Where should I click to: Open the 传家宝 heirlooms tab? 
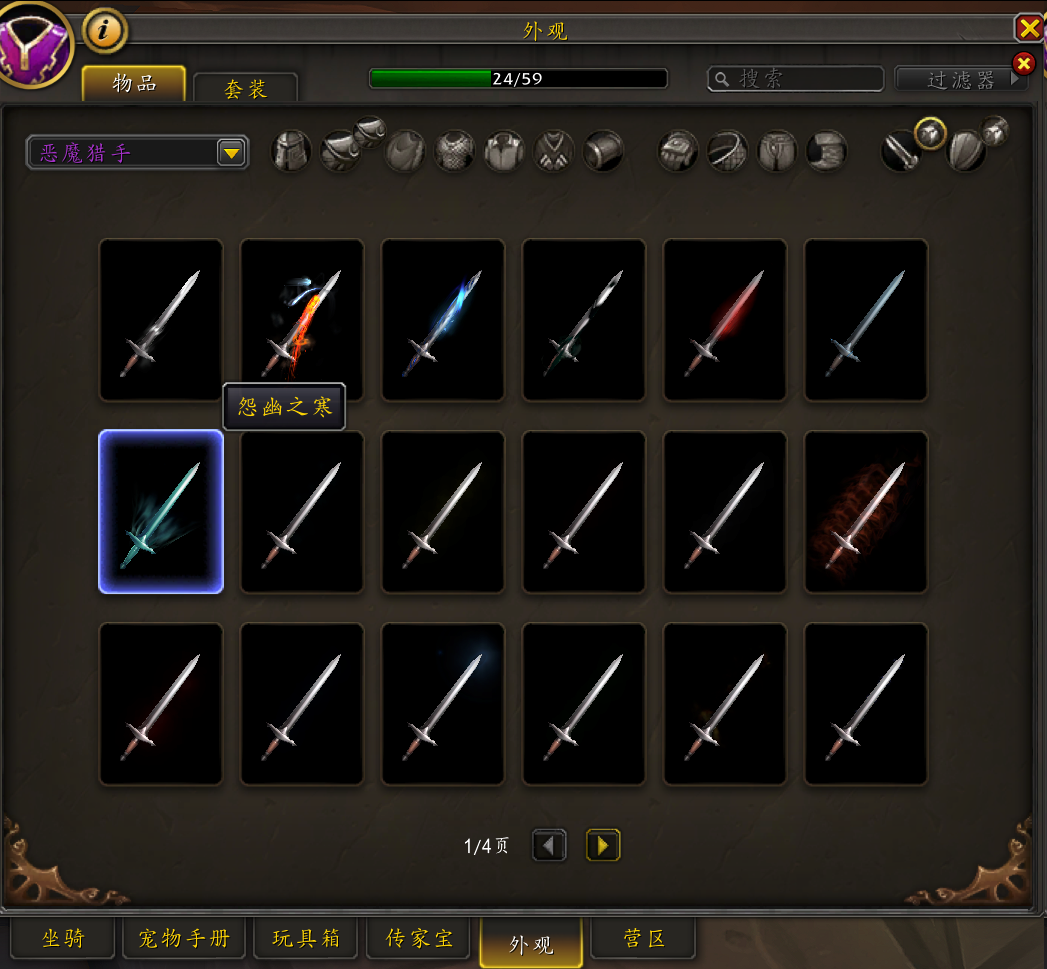pyautogui.click(x=420, y=939)
